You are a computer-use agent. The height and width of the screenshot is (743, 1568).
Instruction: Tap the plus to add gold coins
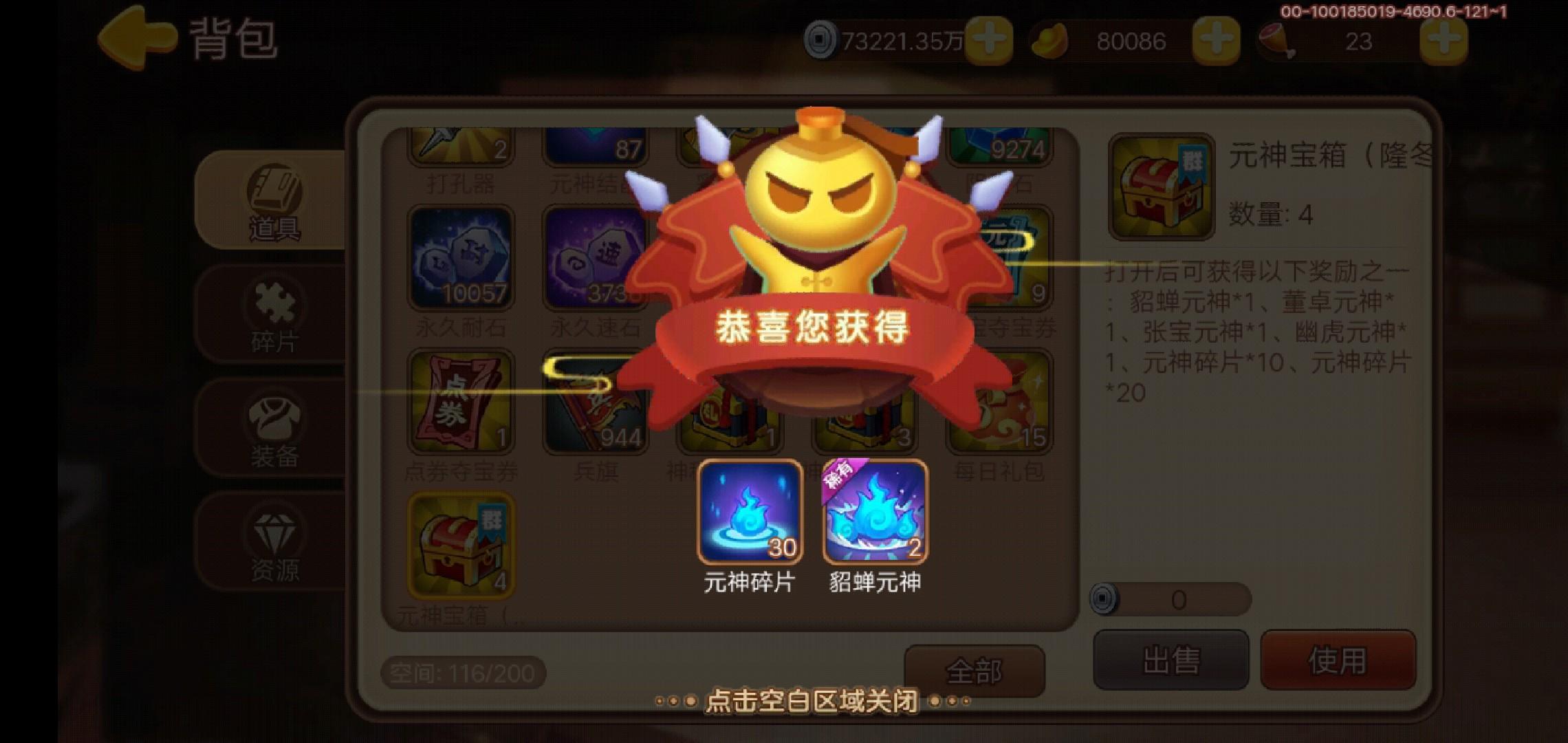tap(990, 40)
